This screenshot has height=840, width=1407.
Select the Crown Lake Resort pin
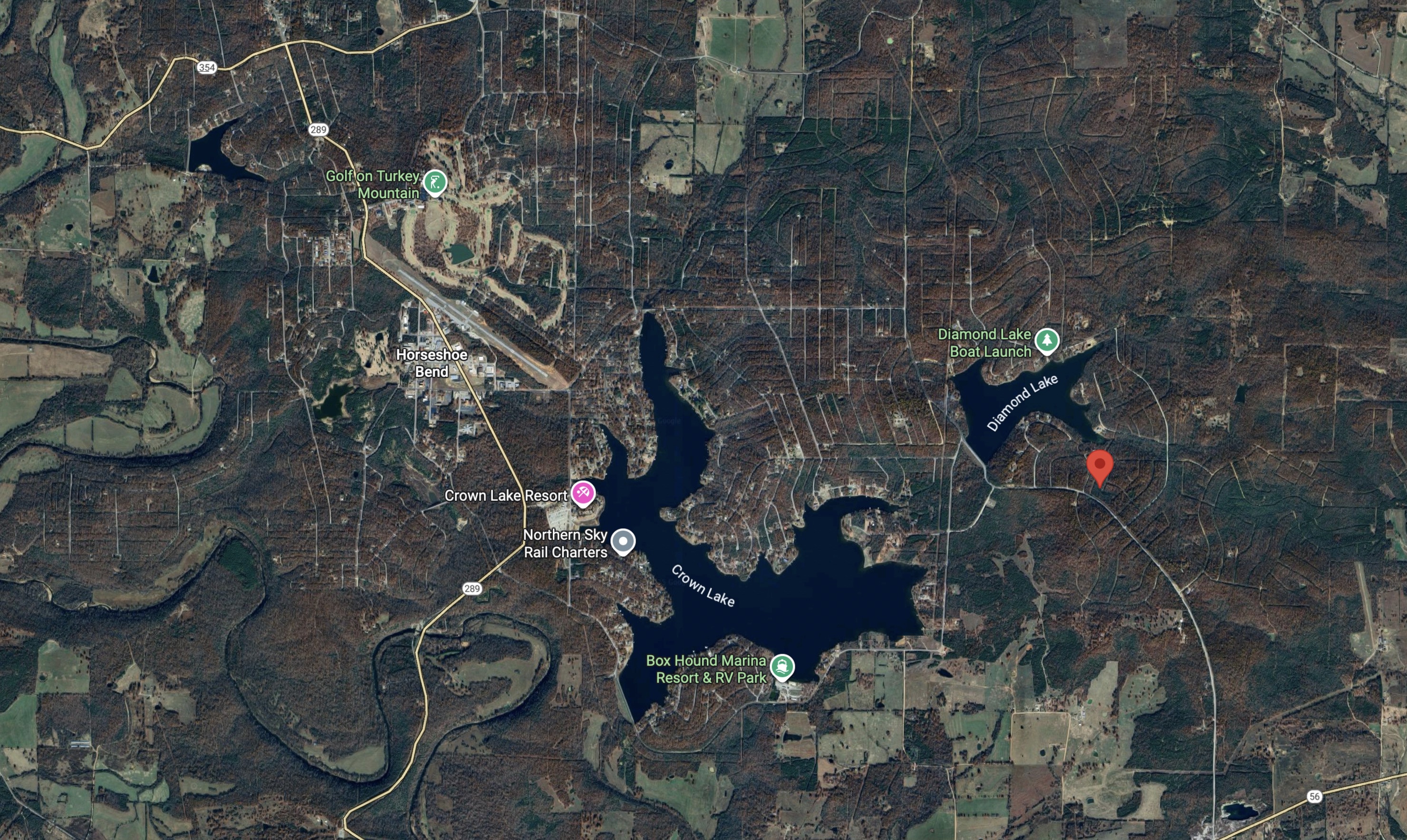coord(583,493)
